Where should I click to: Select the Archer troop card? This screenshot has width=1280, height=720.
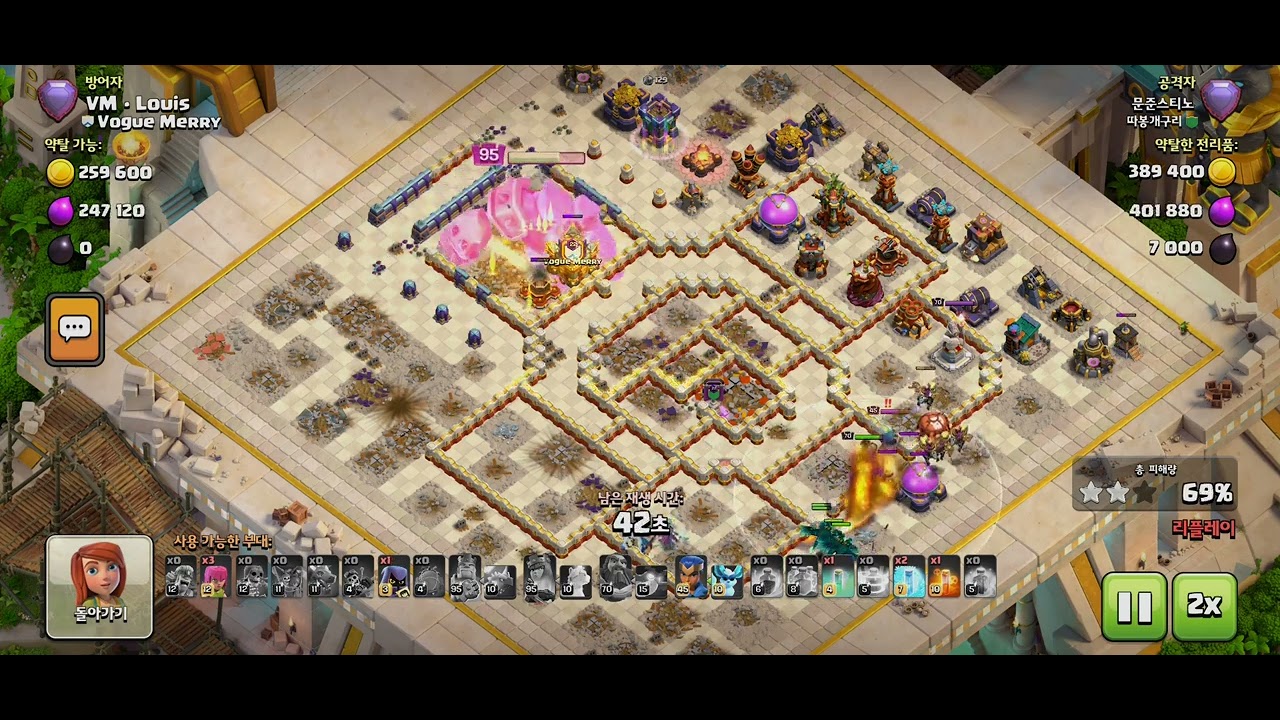(x=215, y=577)
